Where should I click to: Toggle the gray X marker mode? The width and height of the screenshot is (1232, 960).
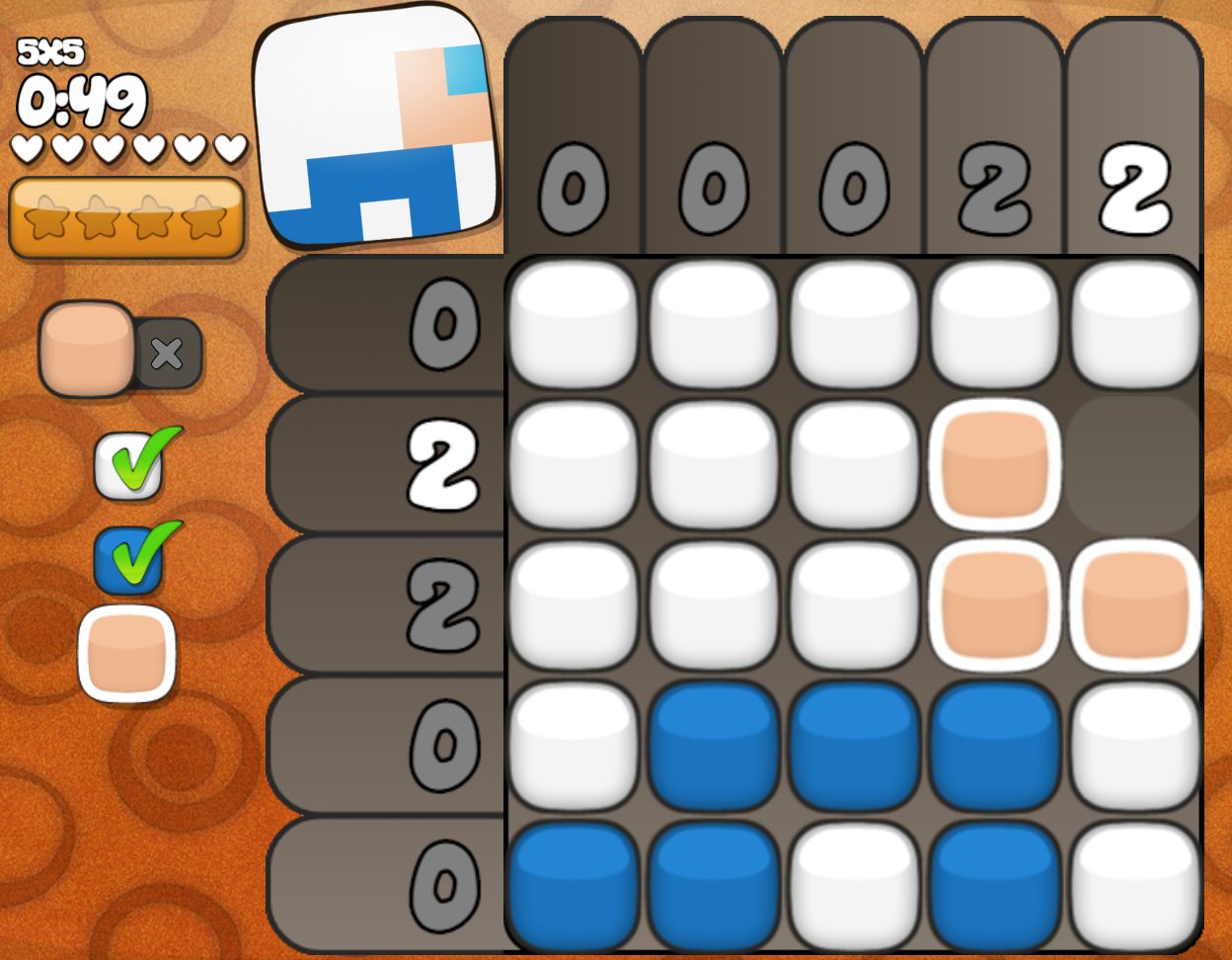tap(168, 353)
